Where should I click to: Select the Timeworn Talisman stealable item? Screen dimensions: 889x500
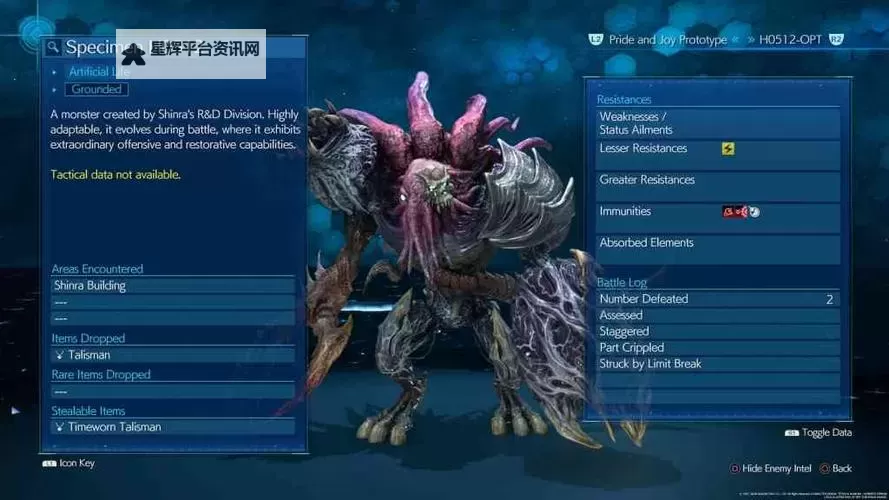pyautogui.click(x=173, y=427)
